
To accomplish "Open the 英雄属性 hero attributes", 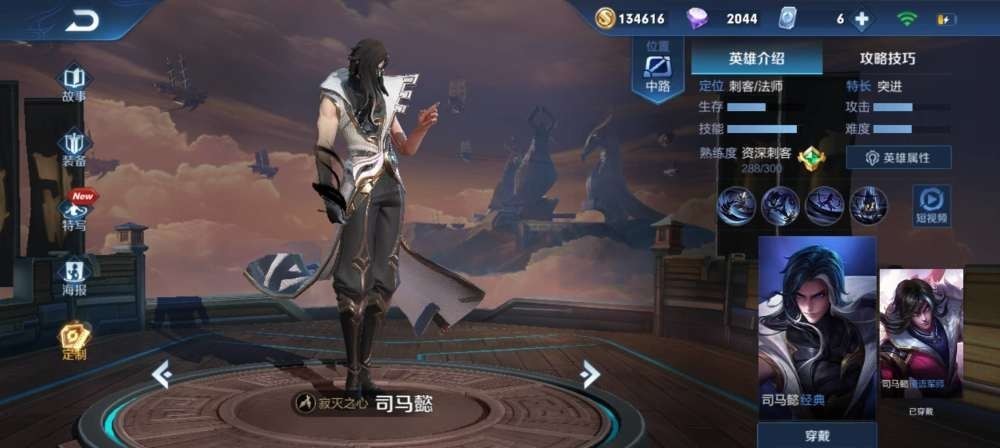I will tap(898, 157).
